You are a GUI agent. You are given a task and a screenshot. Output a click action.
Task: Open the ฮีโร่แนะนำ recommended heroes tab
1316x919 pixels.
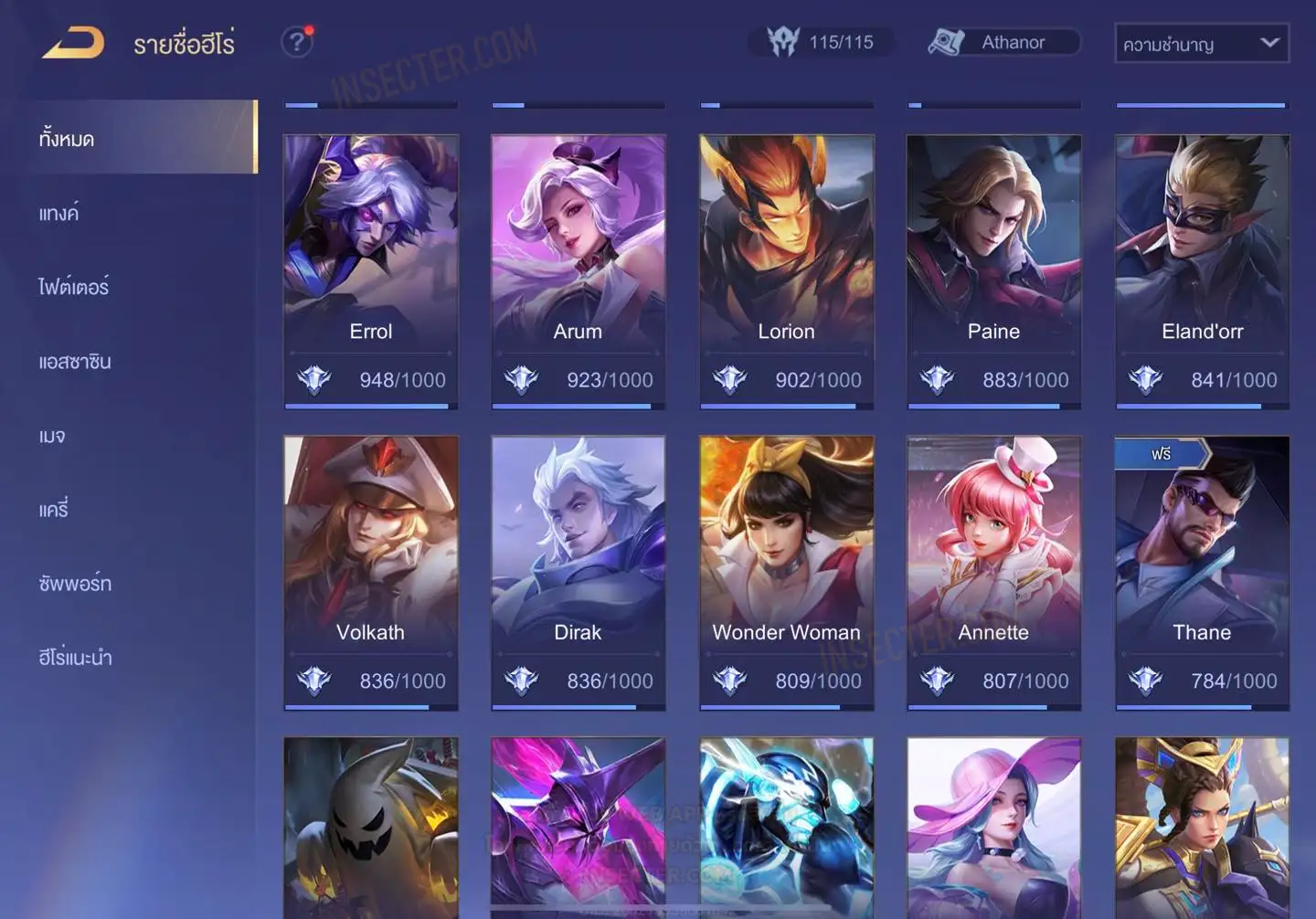[x=75, y=657]
